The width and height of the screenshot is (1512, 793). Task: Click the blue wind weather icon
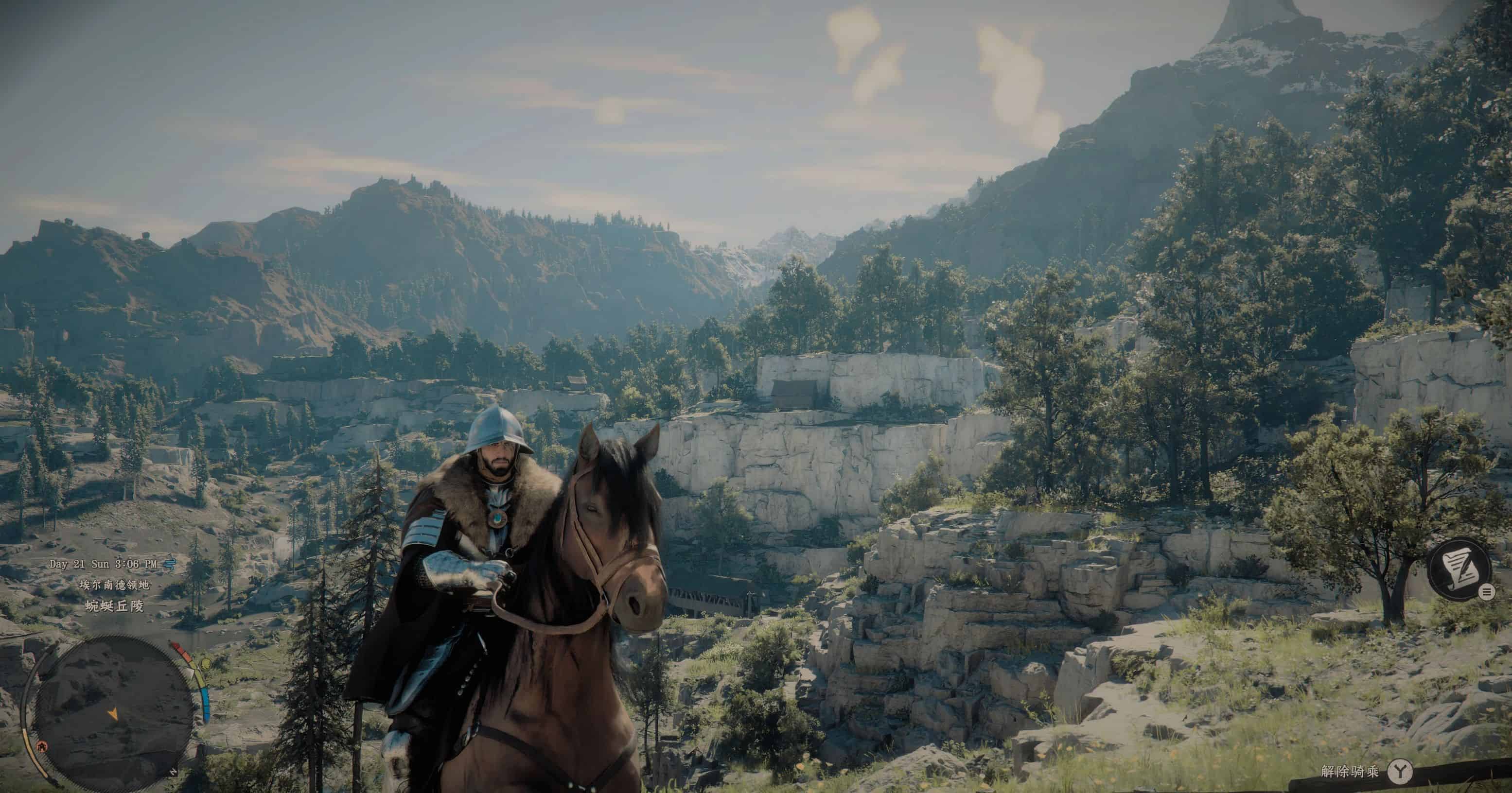tap(170, 564)
